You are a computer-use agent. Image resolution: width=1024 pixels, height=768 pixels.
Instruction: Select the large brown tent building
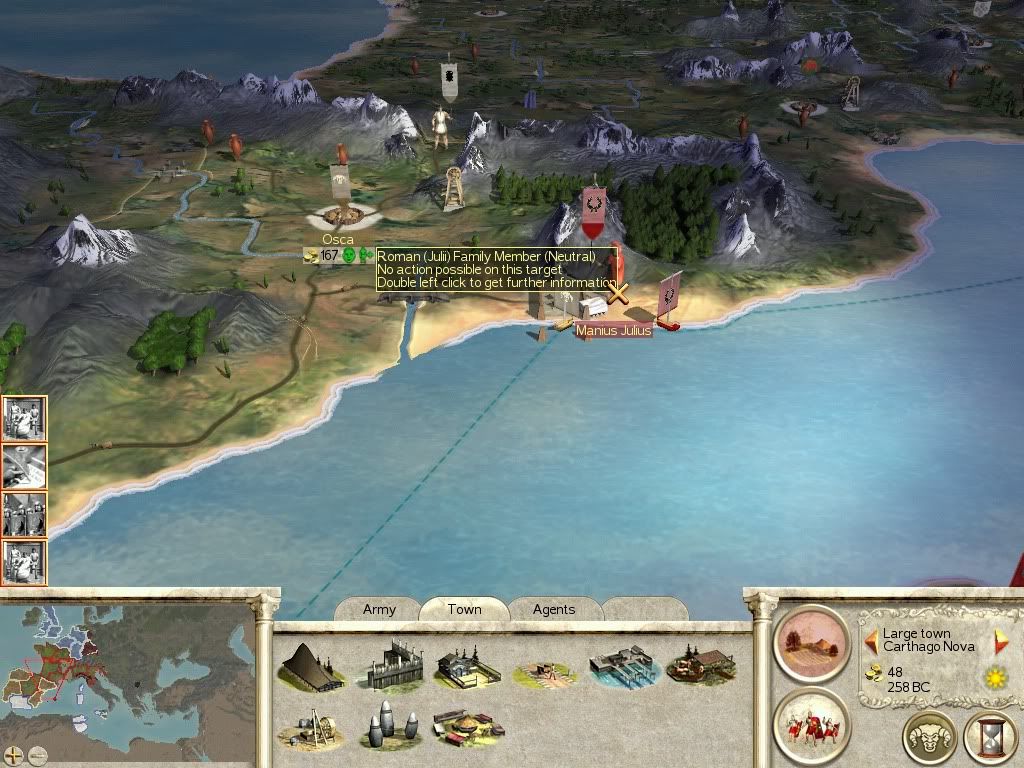coord(311,666)
